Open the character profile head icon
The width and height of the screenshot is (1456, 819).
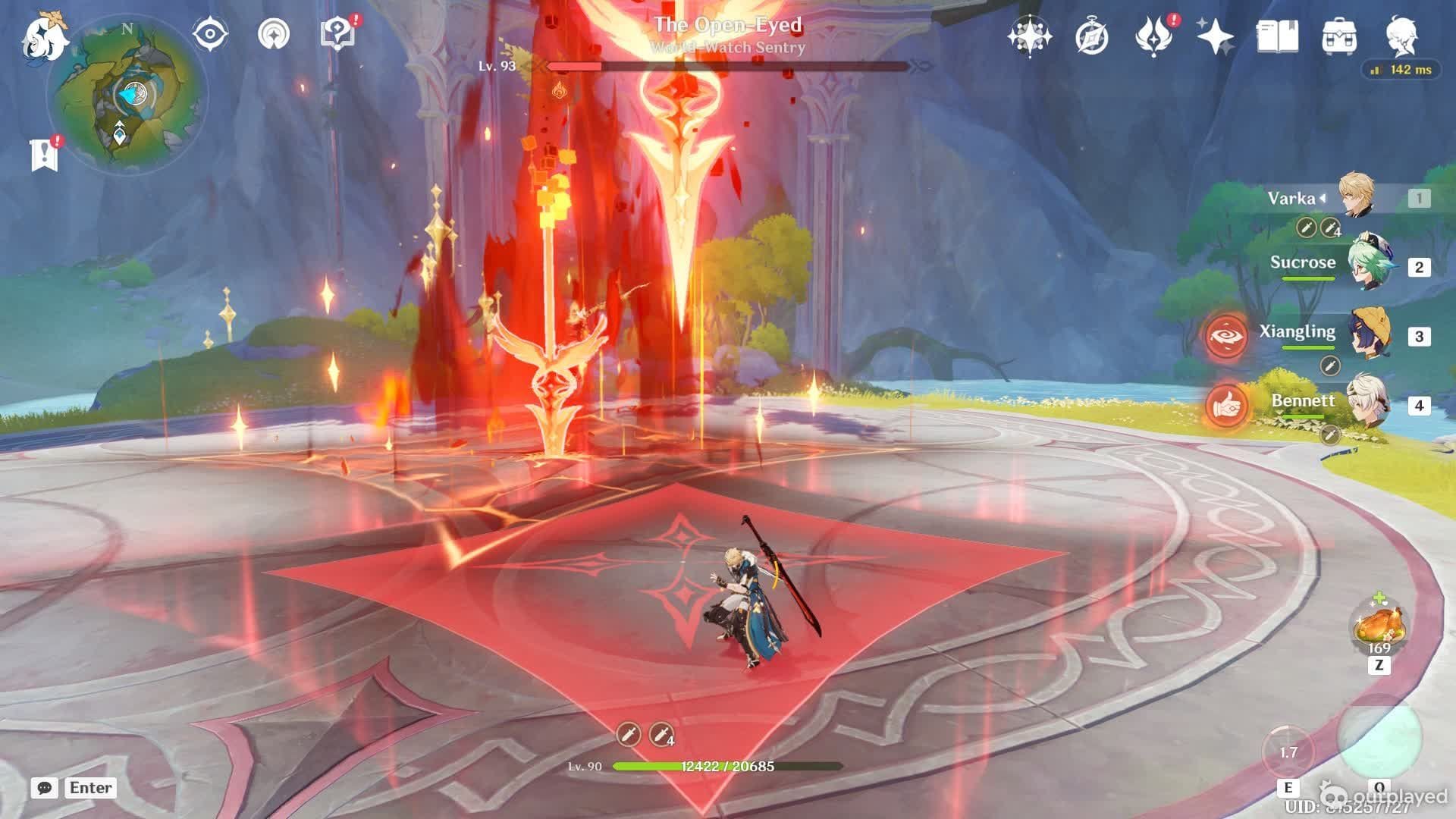coord(1401,36)
